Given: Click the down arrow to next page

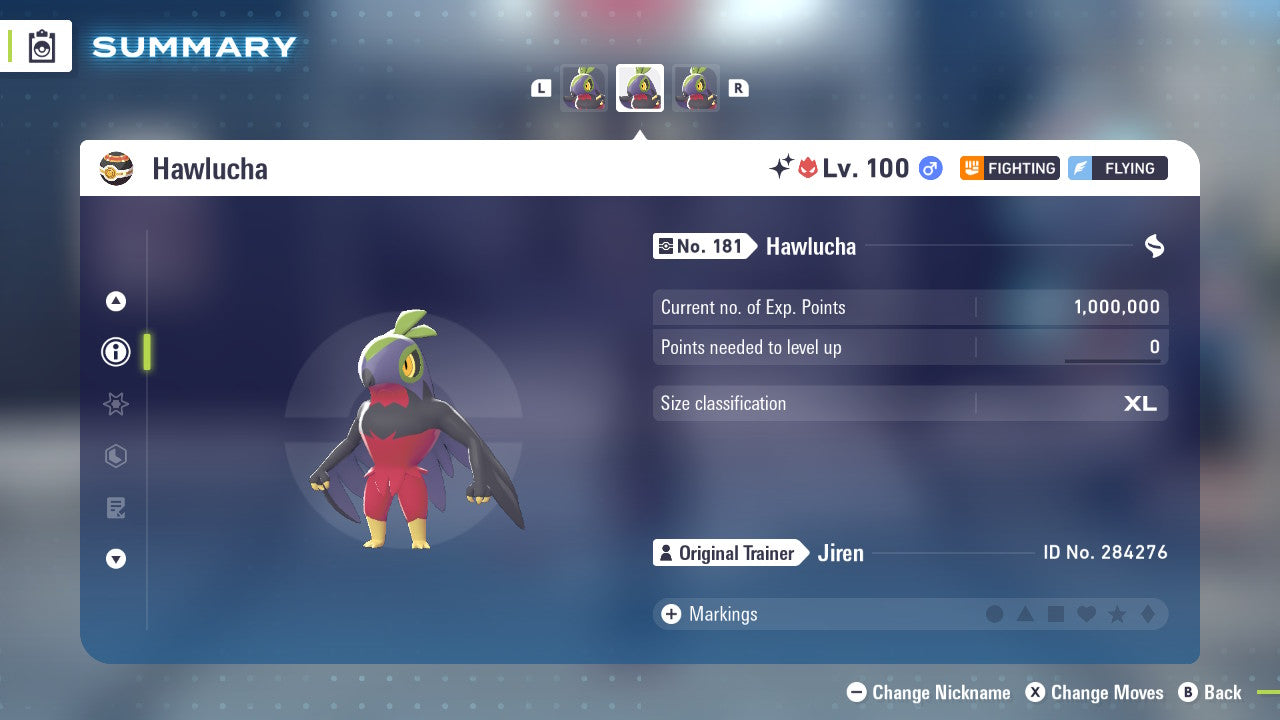Looking at the screenshot, I should point(115,559).
